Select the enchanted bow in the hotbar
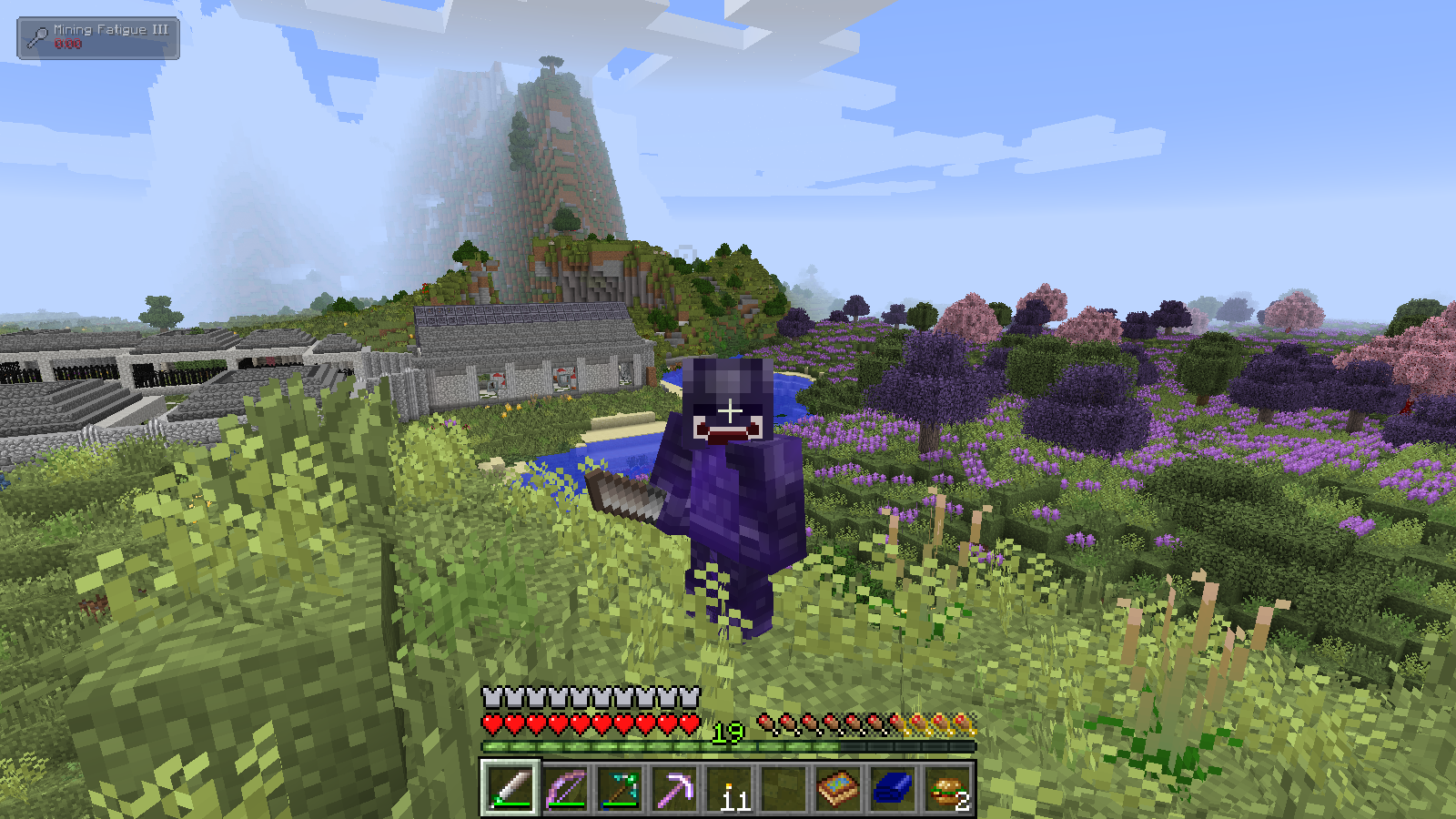This screenshot has width=1456, height=819. [565, 785]
